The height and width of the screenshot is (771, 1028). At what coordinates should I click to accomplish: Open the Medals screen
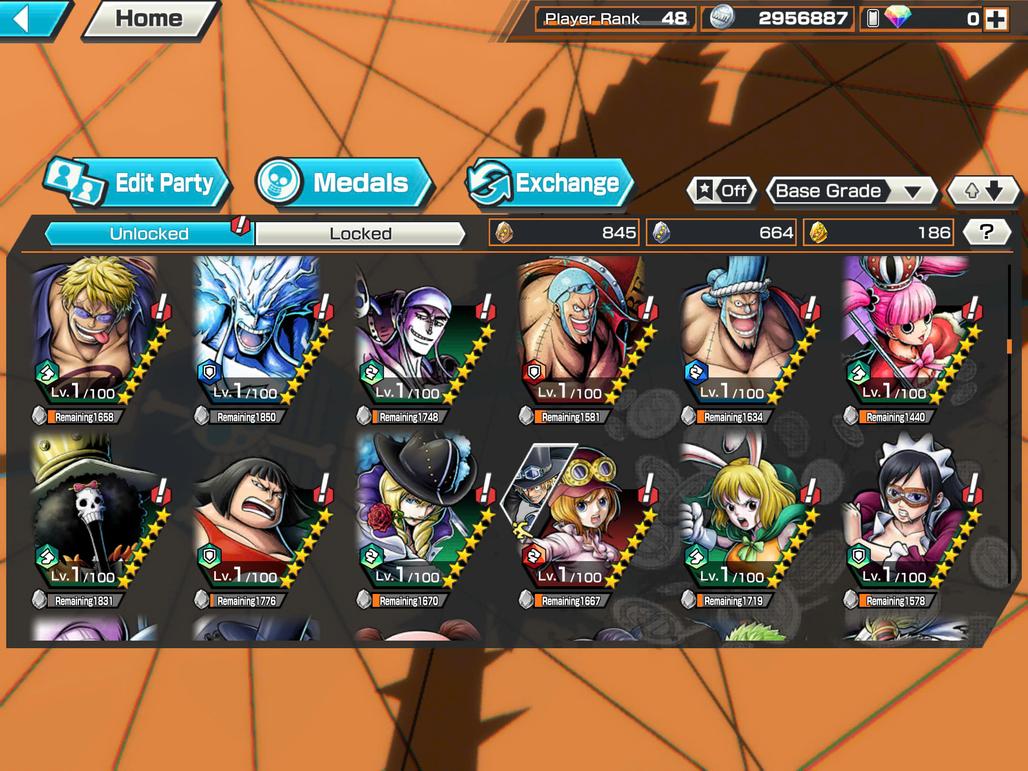345,183
